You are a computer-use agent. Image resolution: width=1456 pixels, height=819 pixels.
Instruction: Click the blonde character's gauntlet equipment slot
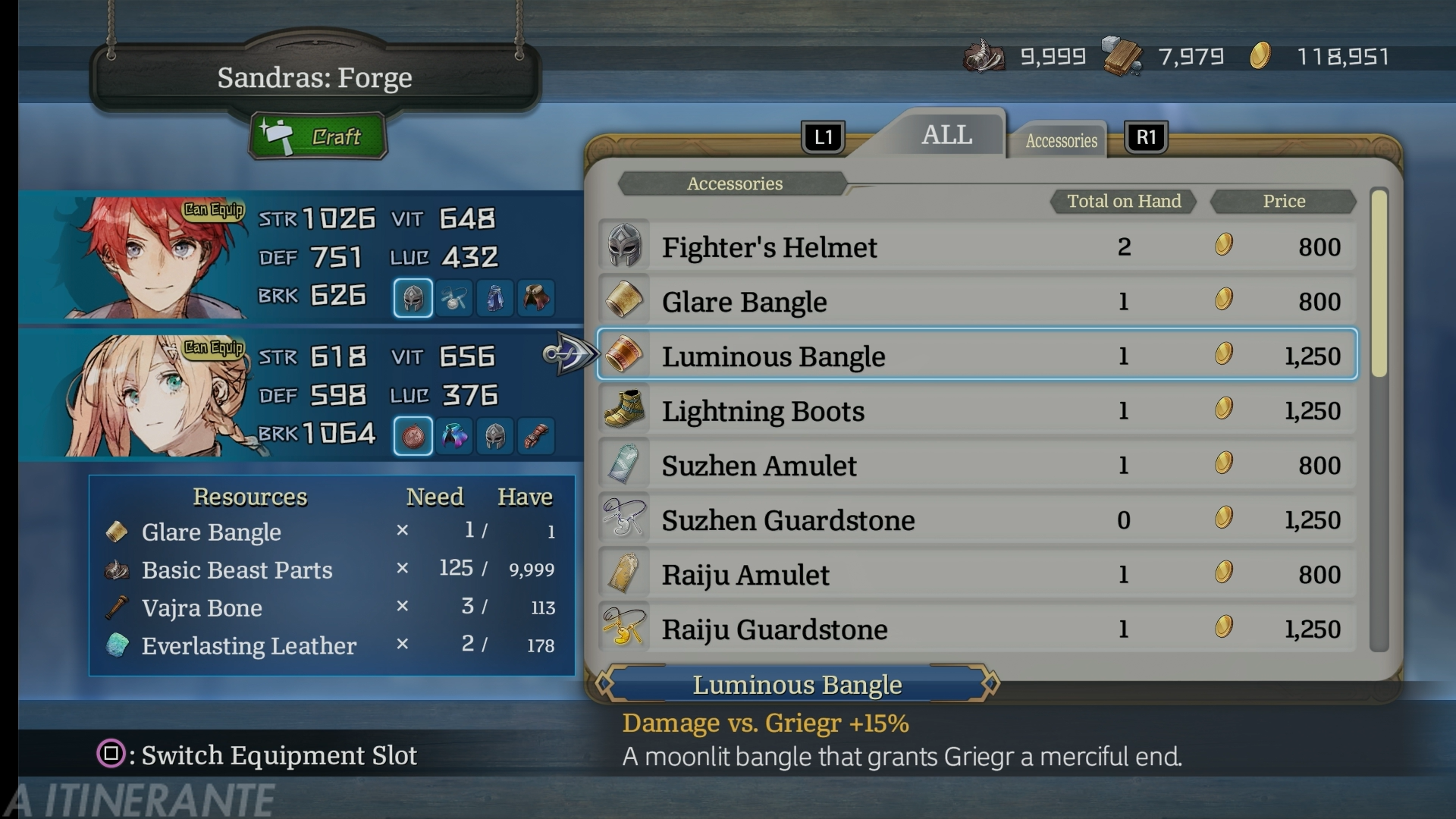coord(536,437)
